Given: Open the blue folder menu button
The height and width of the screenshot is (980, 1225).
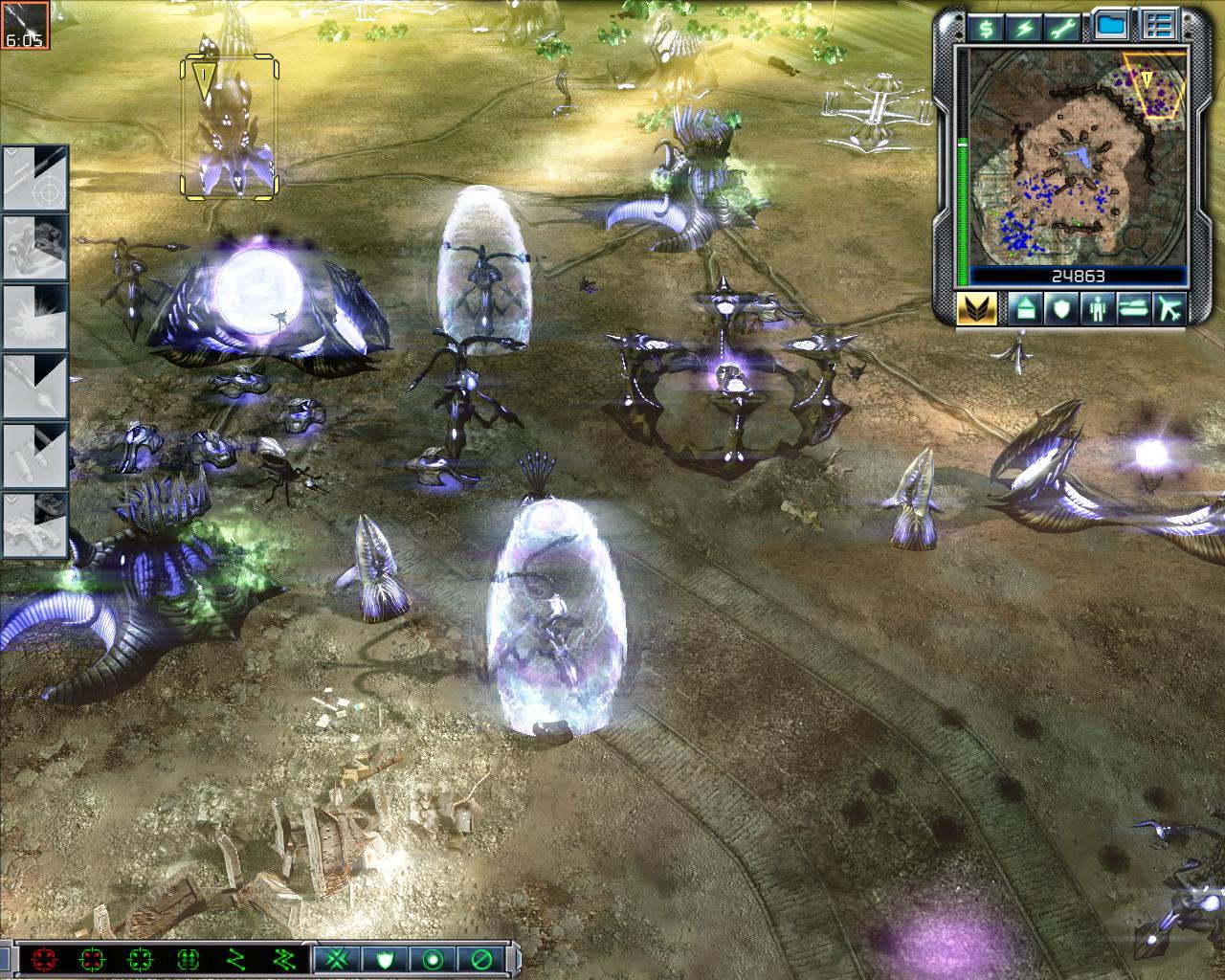Looking at the screenshot, I should tap(1112, 27).
